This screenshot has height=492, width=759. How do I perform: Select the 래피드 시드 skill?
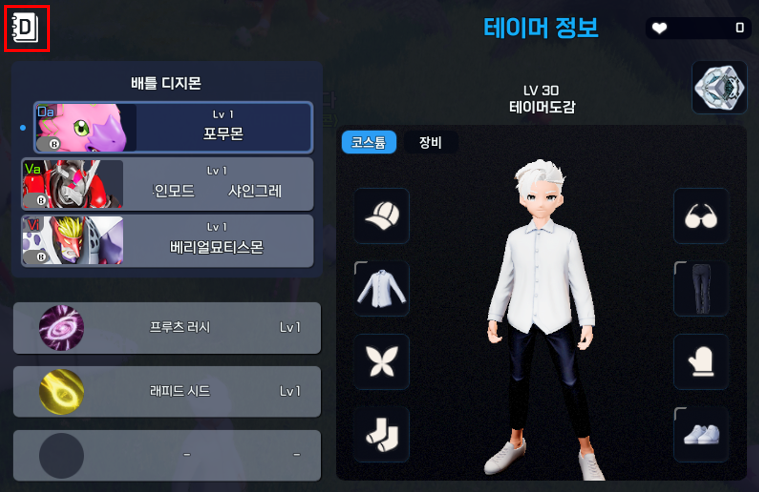(167, 391)
